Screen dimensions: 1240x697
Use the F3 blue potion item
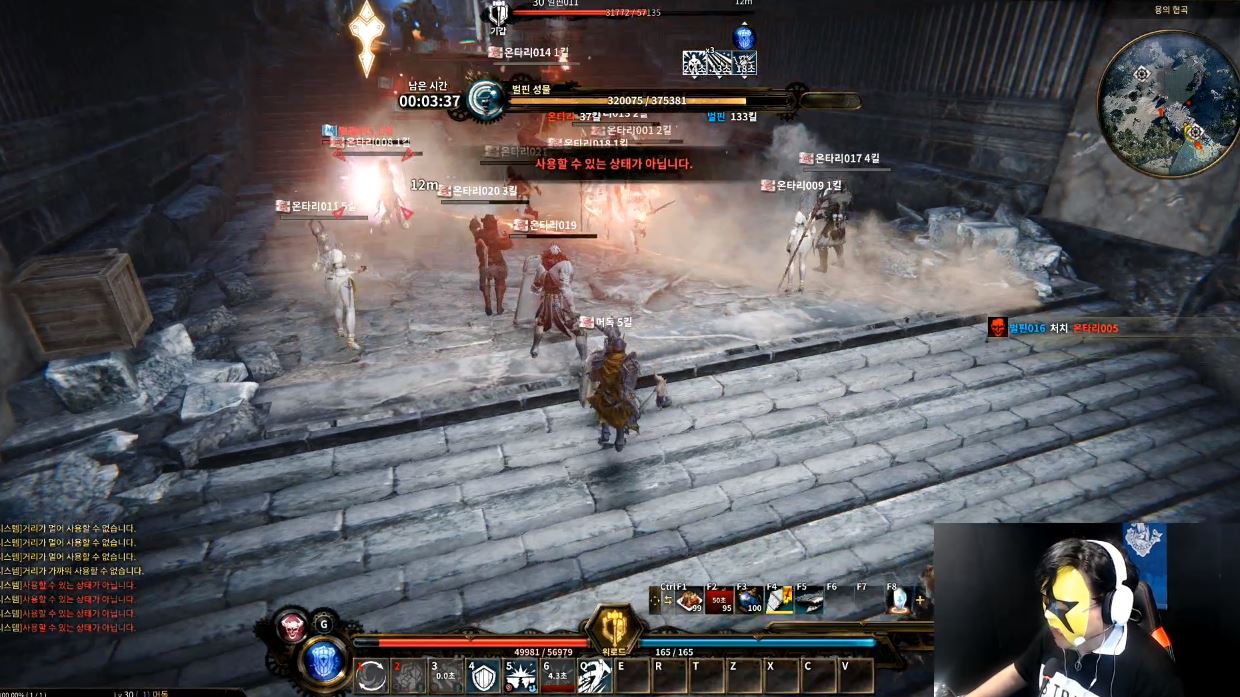tap(750, 601)
